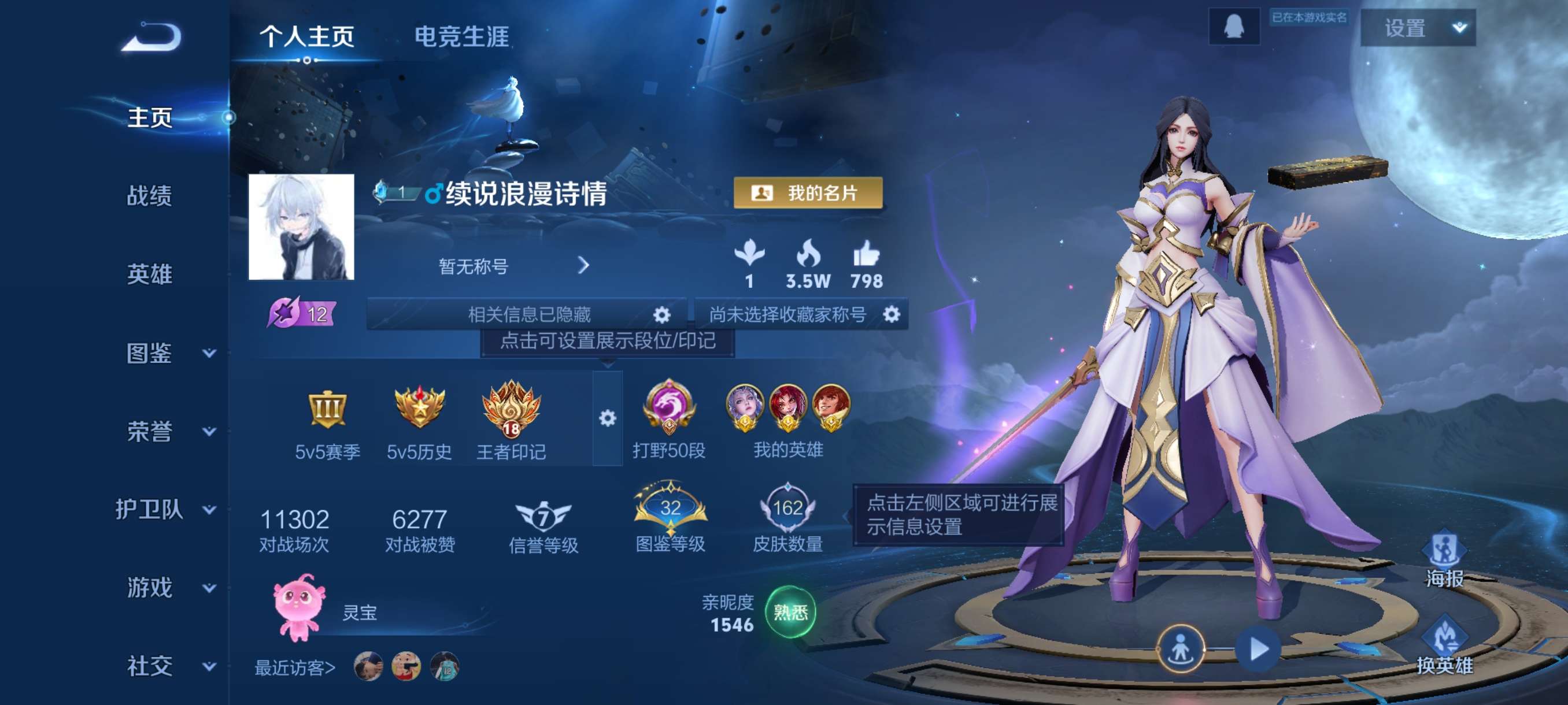The height and width of the screenshot is (705, 1568).
Task: Open the 我的名片 card button
Action: coord(807,194)
